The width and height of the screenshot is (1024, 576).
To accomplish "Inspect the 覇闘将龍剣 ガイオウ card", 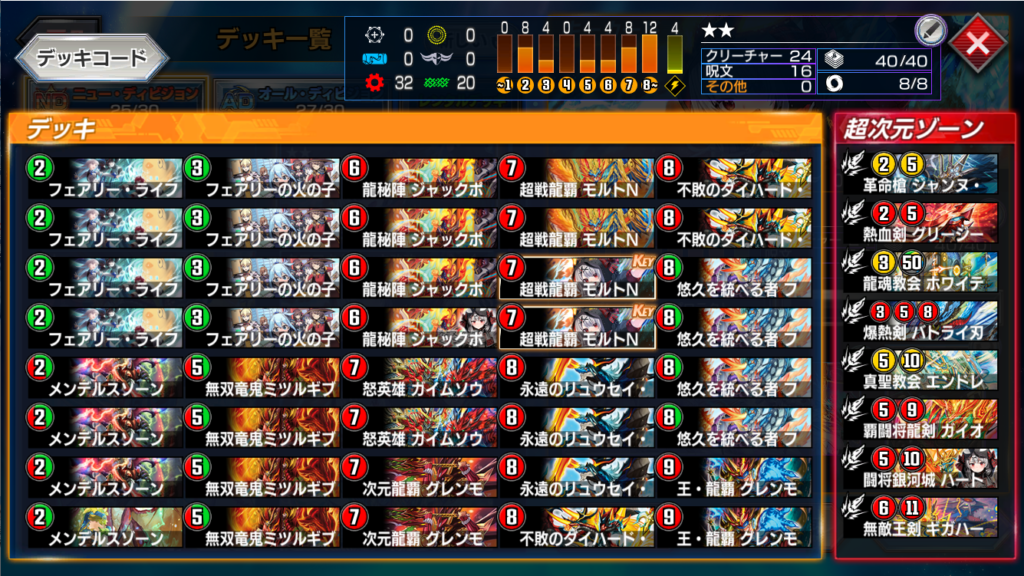I will pos(921,418).
